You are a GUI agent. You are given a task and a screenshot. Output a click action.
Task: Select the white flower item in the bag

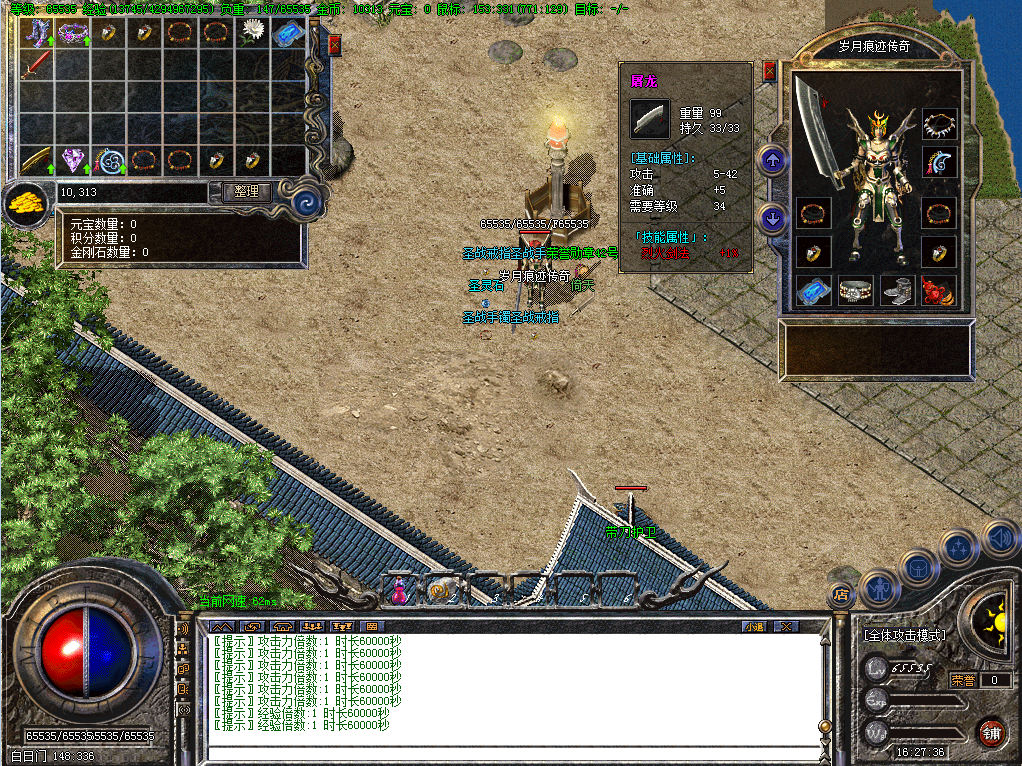click(252, 32)
